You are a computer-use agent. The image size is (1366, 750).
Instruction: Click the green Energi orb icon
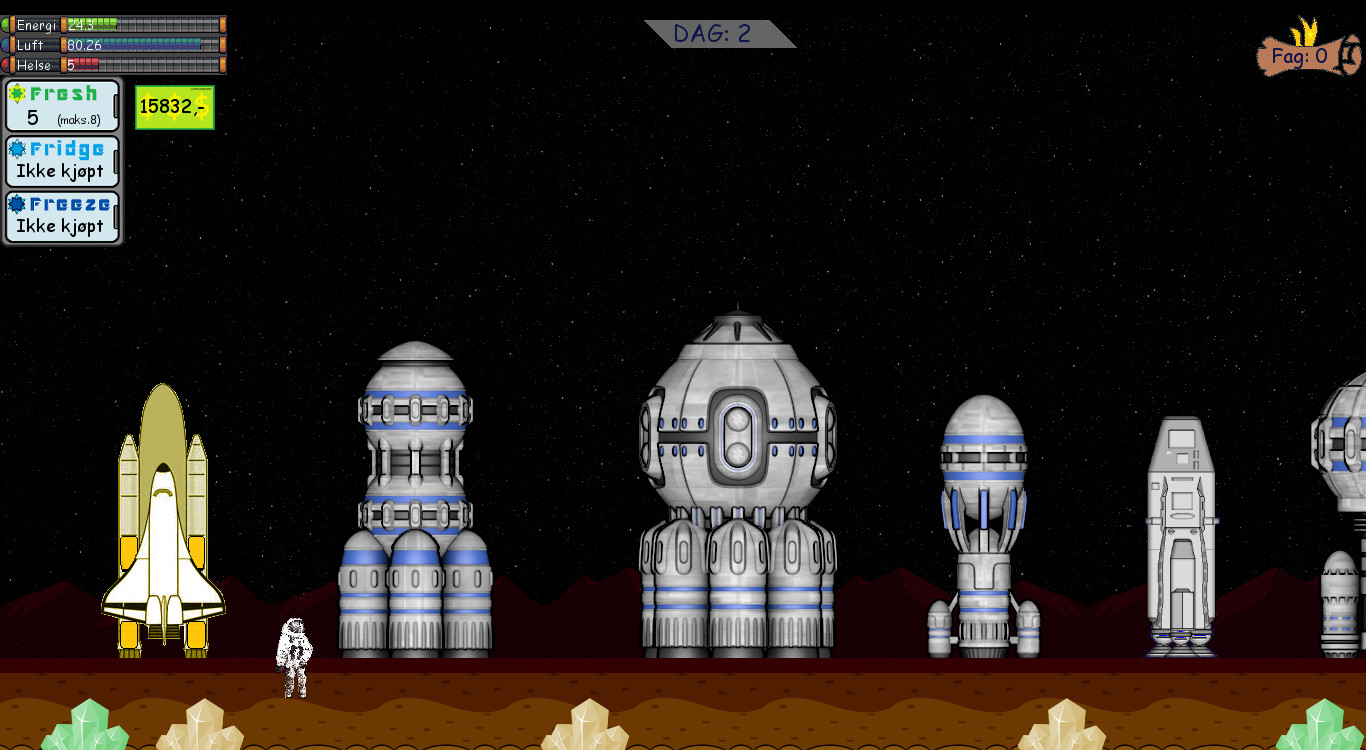click(x=5, y=23)
